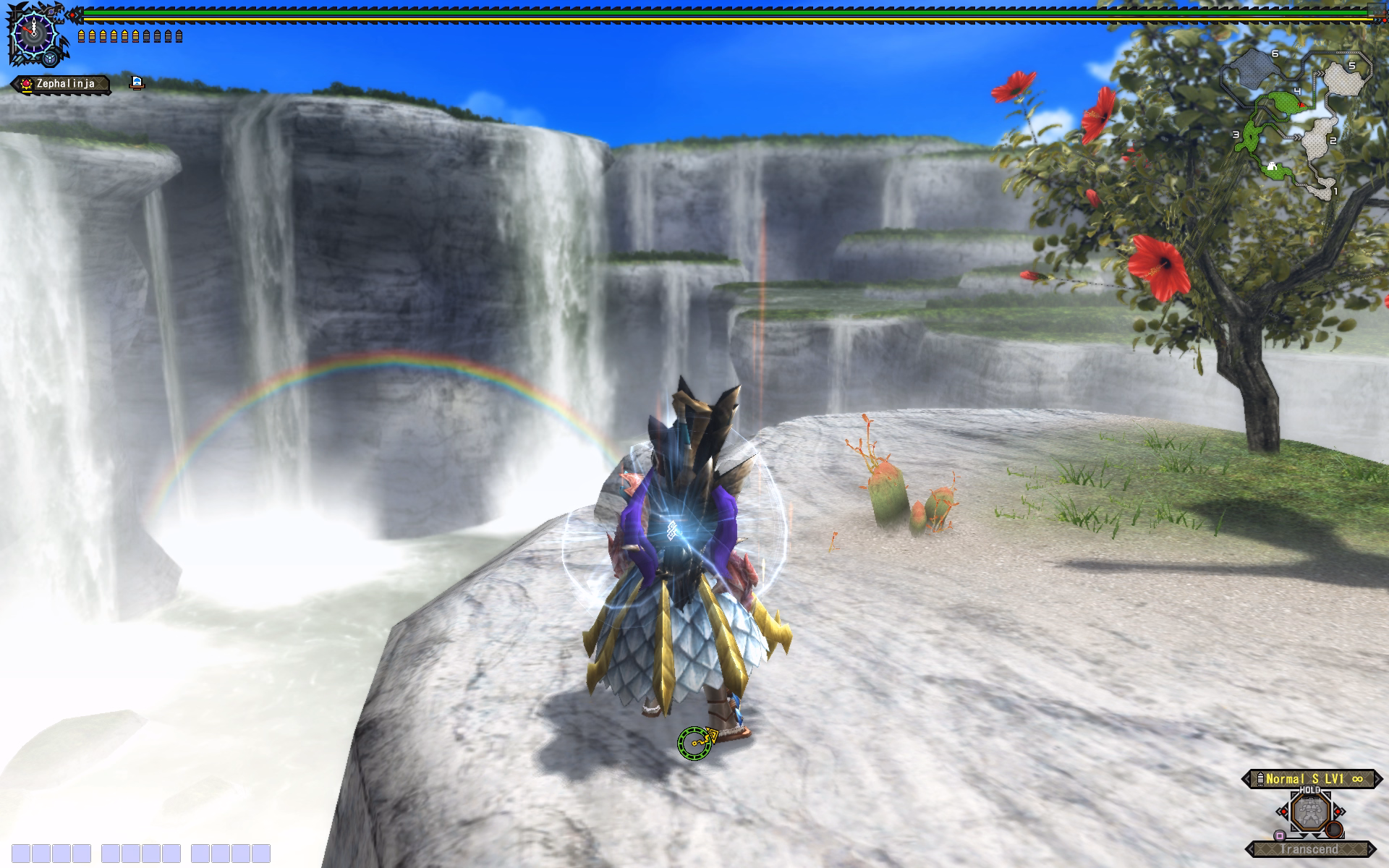Image resolution: width=1389 pixels, height=868 pixels.
Task: Click the quest clock timer icon
Action: (x=33, y=31)
